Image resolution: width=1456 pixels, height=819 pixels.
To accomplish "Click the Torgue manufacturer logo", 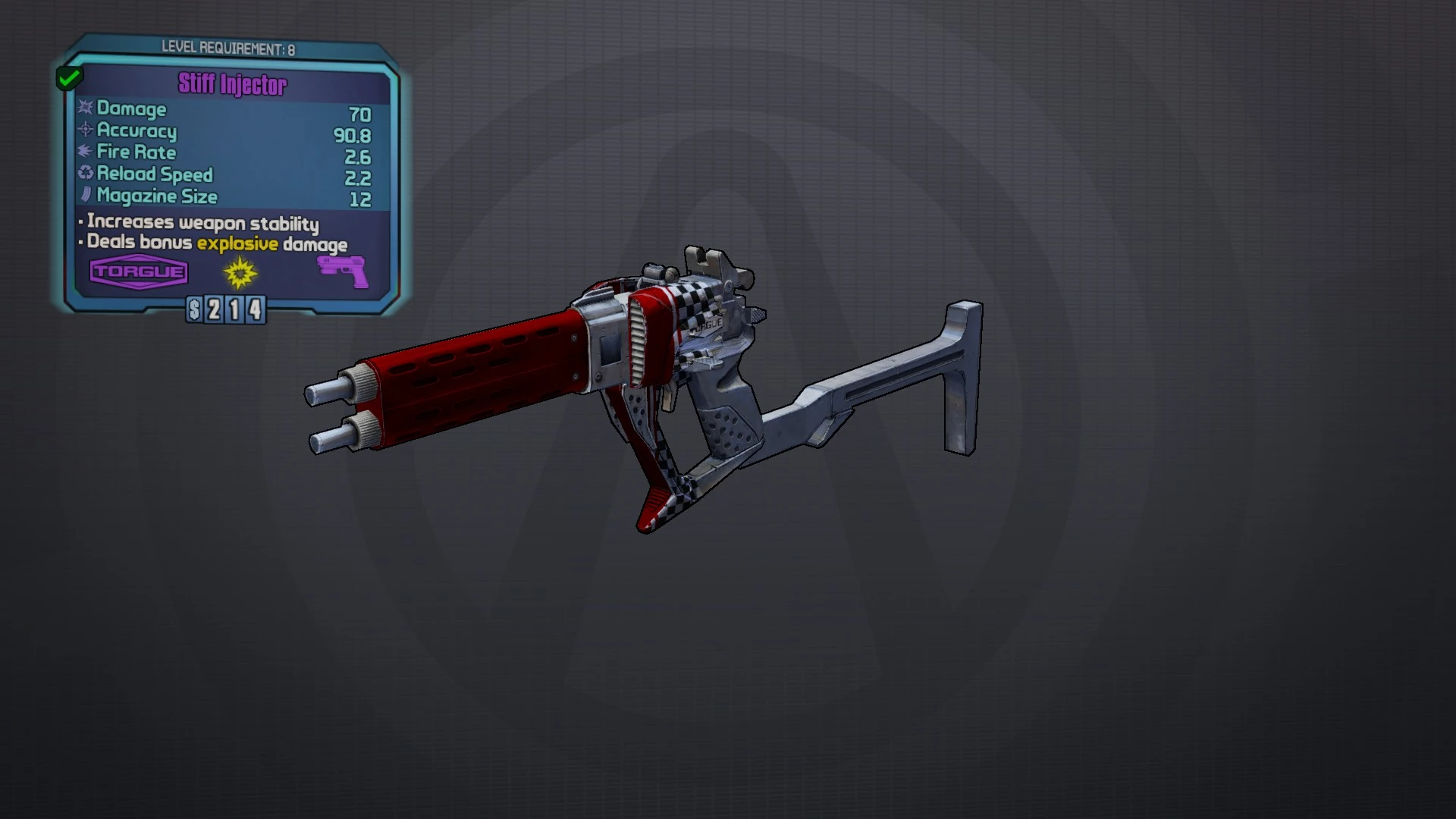I will pyautogui.click(x=139, y=272).
